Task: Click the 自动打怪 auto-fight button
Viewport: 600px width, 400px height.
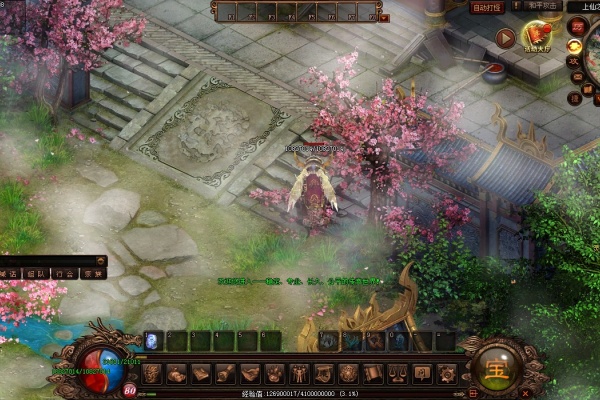Action: pos(487,8)
